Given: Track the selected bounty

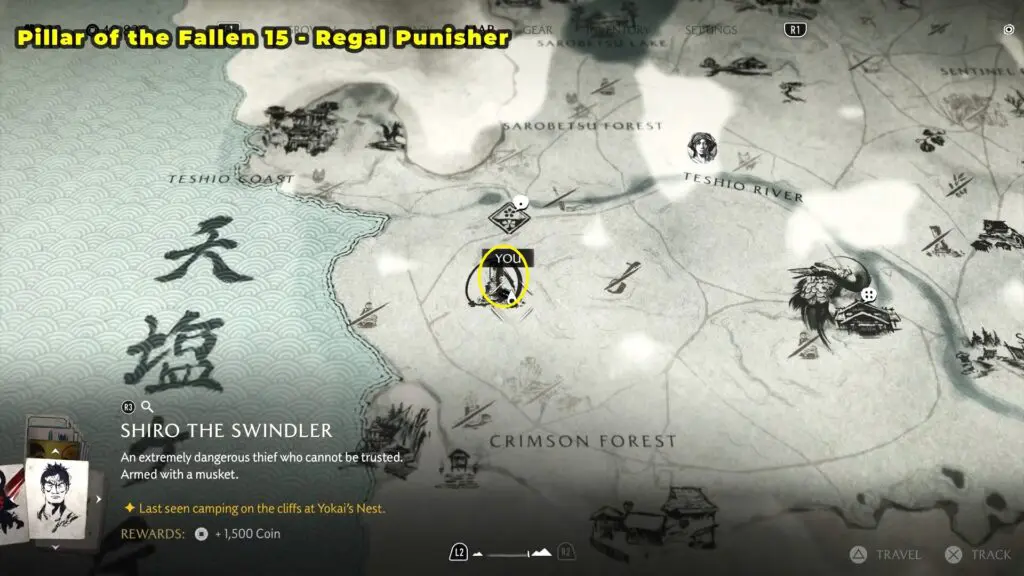Looking at the screenshot, I should 977,554.
